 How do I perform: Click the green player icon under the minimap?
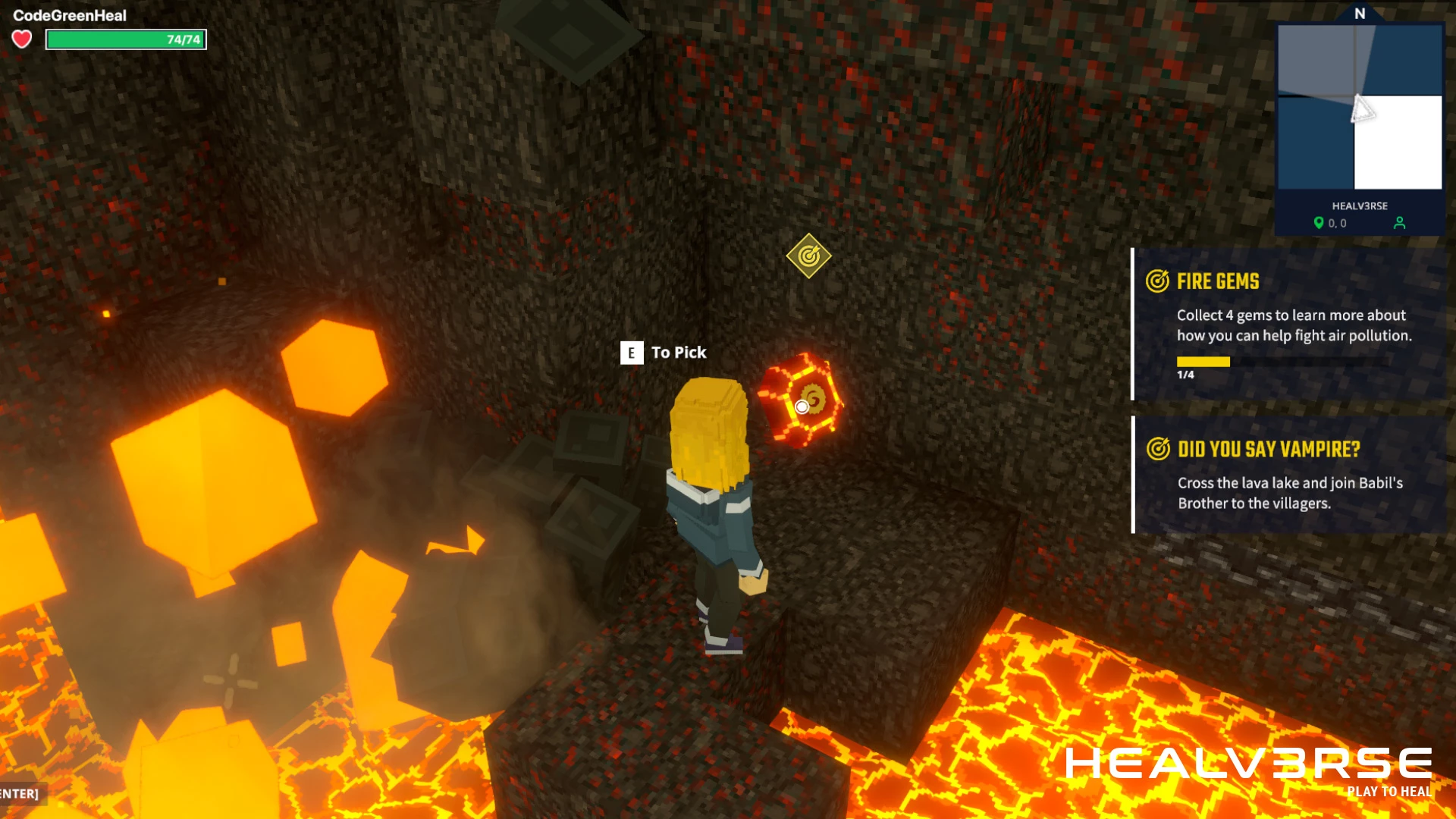pos(1399,223)
